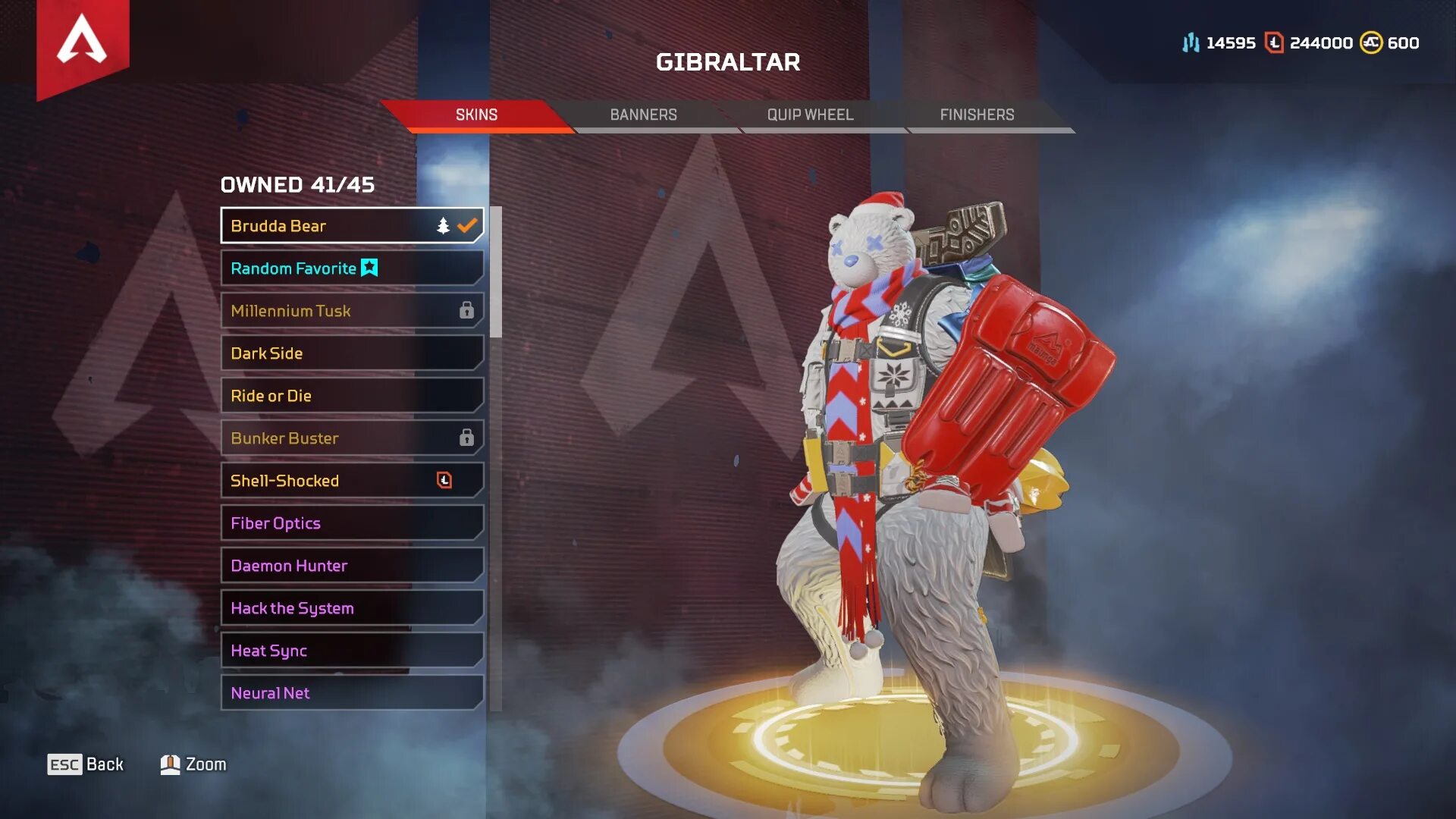Click the skin list scrollbar

496,272
